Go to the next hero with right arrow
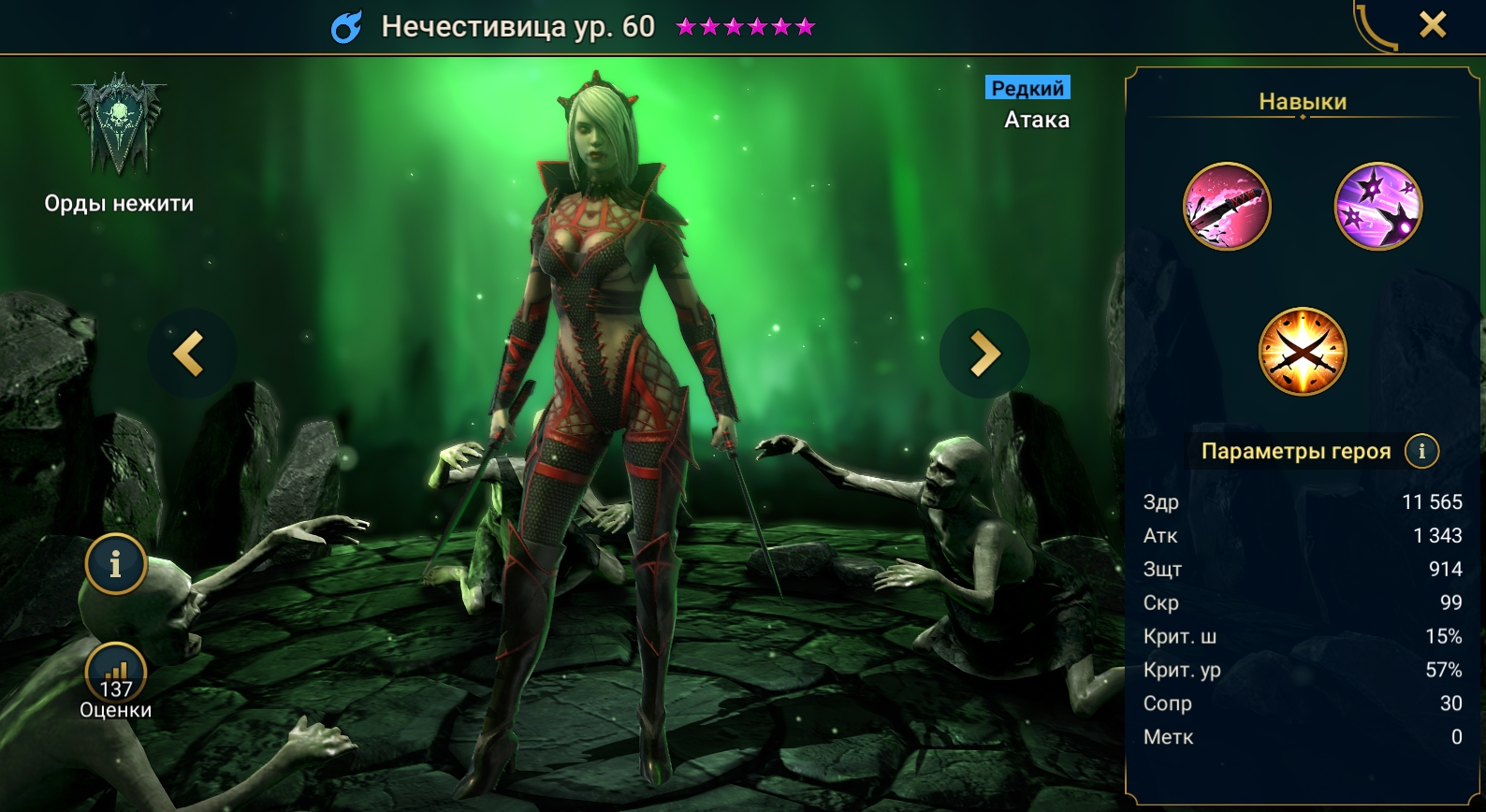The height and width of the screenshot is (812, 1486). coord(983,355)
